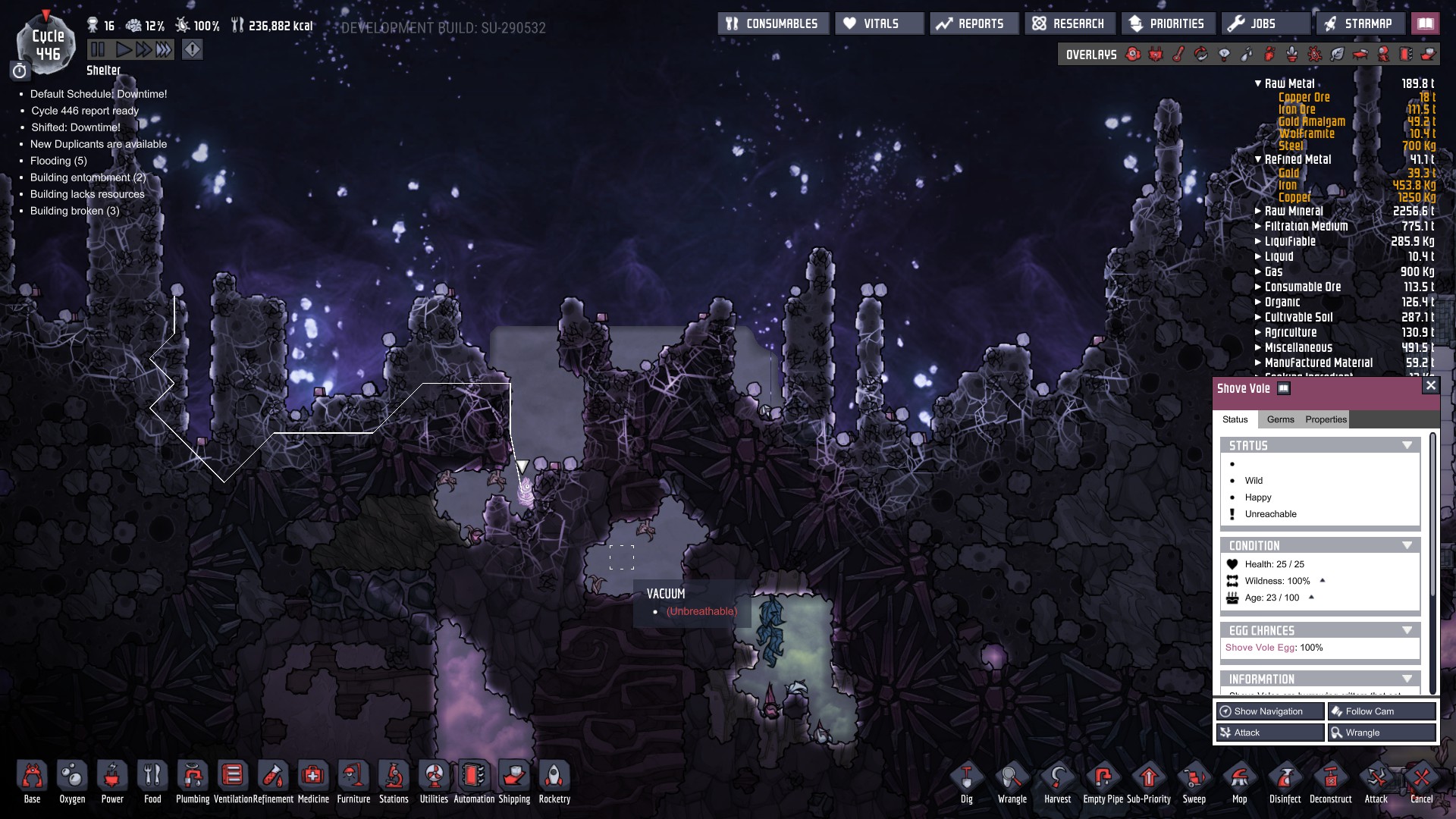Enable Follow Cam on the critter
Viewport: 1456px width, 819px height.
coord(1382,711)
